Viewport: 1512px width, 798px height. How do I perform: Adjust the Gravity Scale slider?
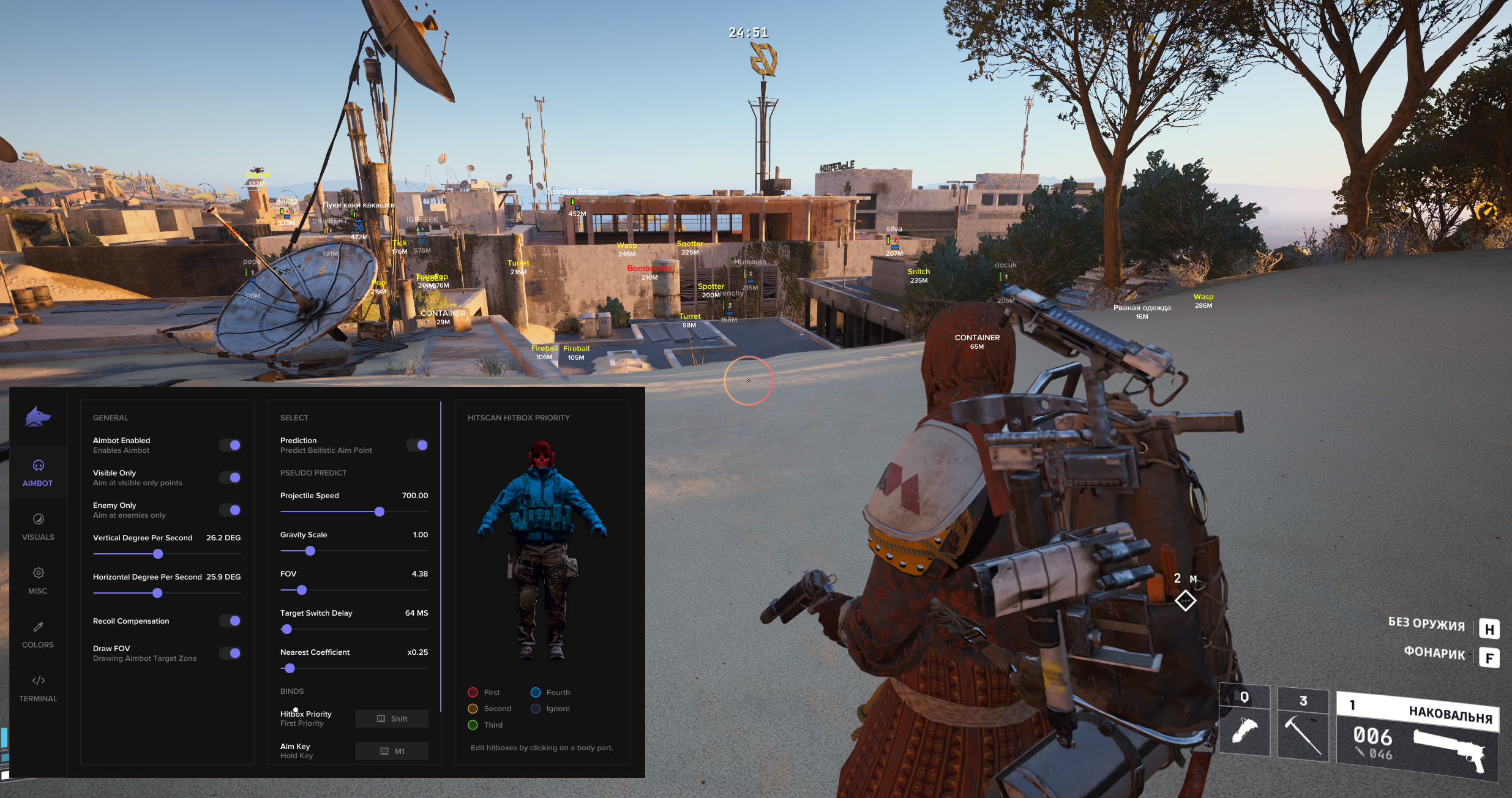pos(310,551)
